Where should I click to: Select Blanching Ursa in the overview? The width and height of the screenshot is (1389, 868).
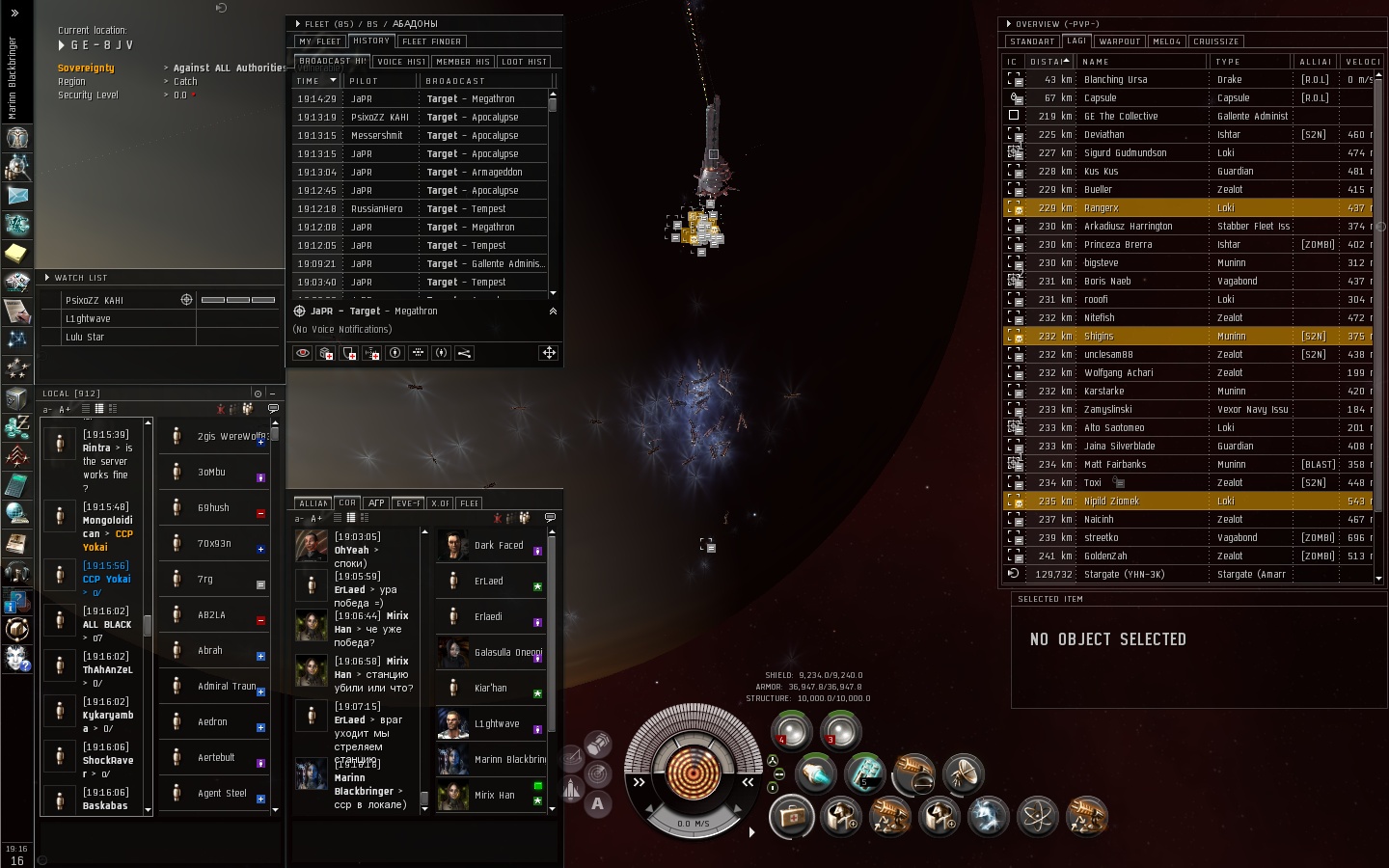point(1115,80)
